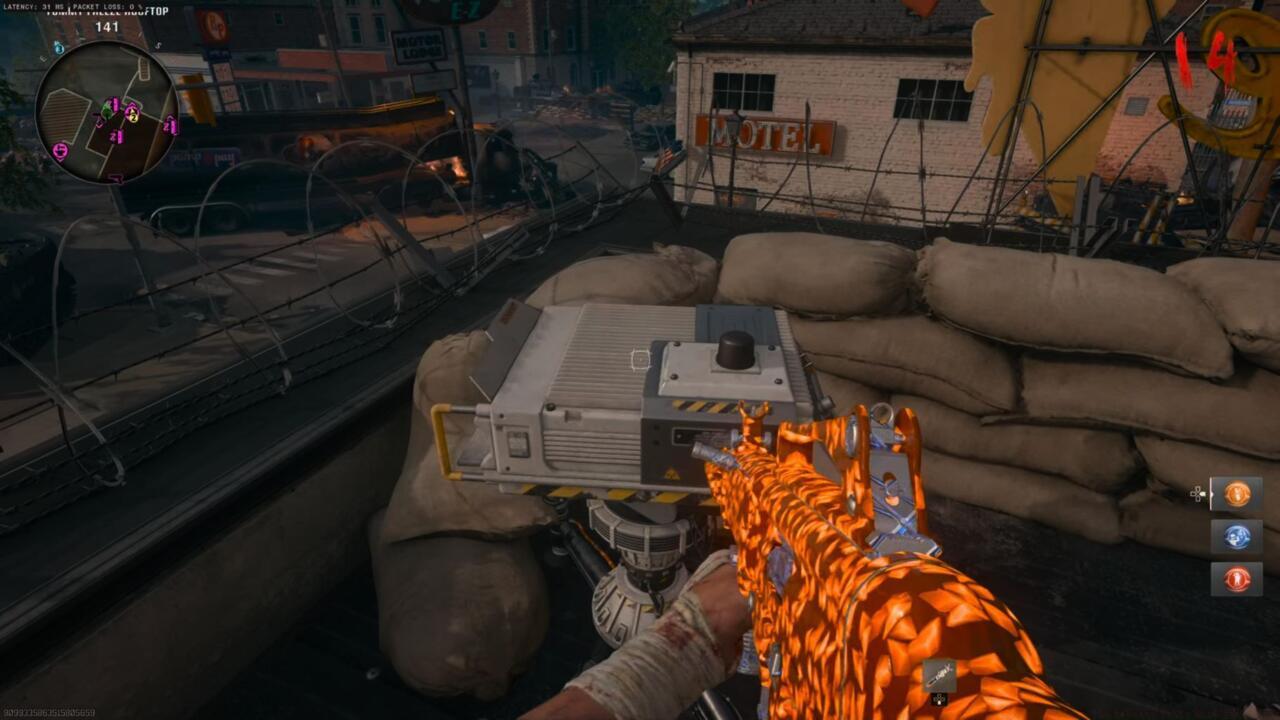
Task: Click the 141 points counter
Action: coord(107,27)
